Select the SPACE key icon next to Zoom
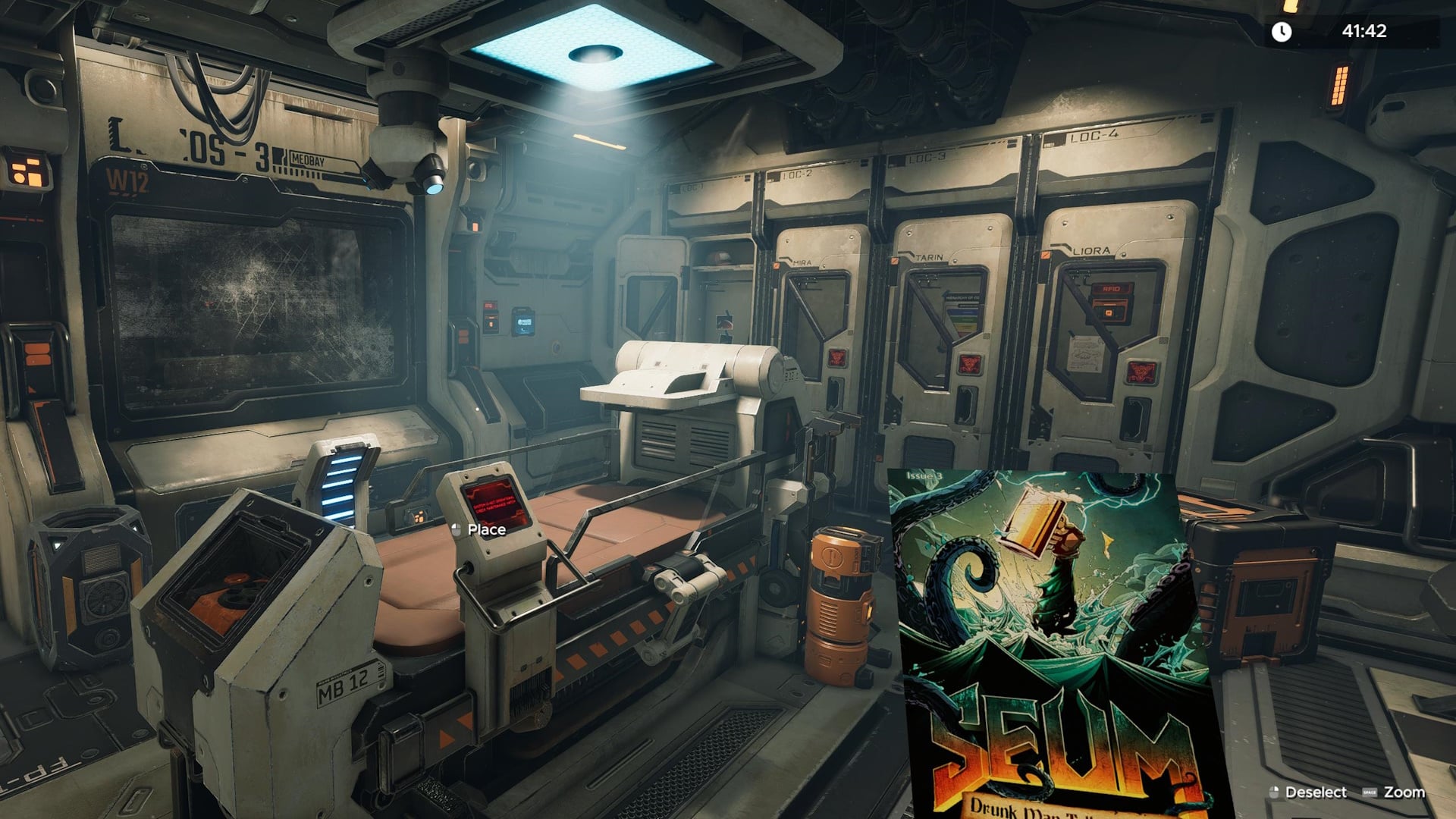Screen dimensions: 1456x819 [x=1371, y=792]
